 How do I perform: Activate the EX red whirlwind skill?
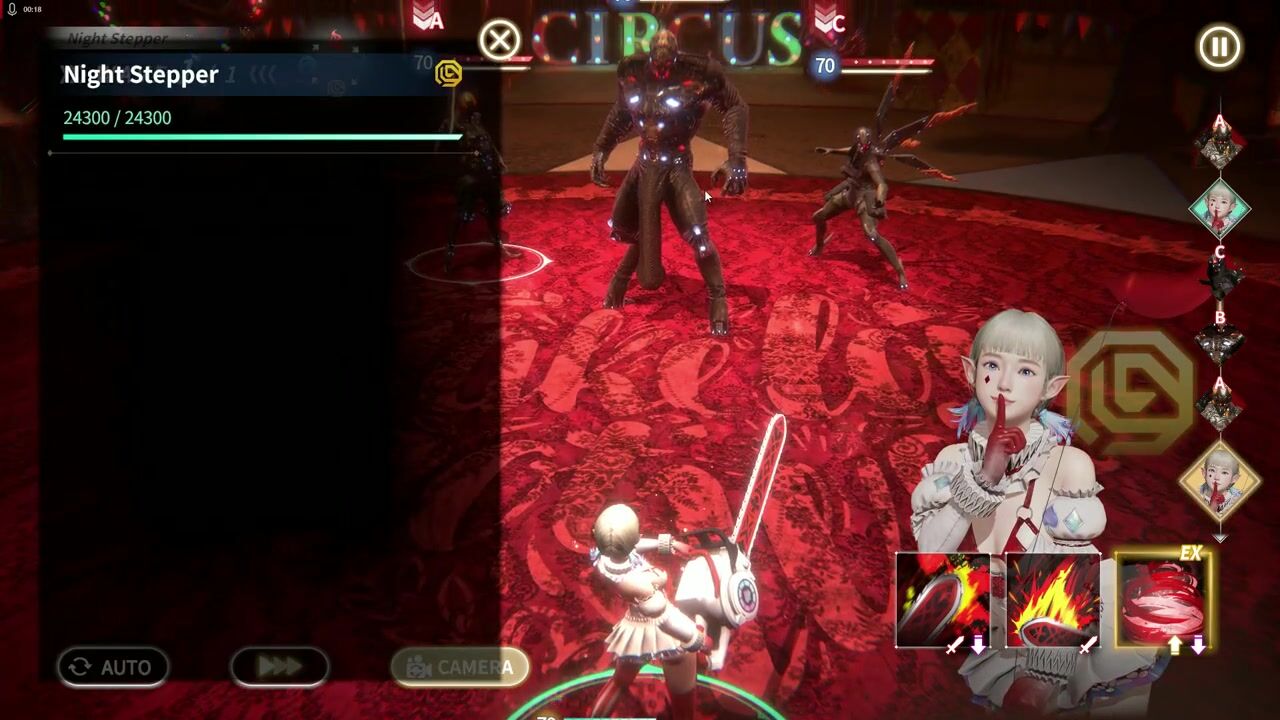pyautogui.click(x=1162, y=600)
